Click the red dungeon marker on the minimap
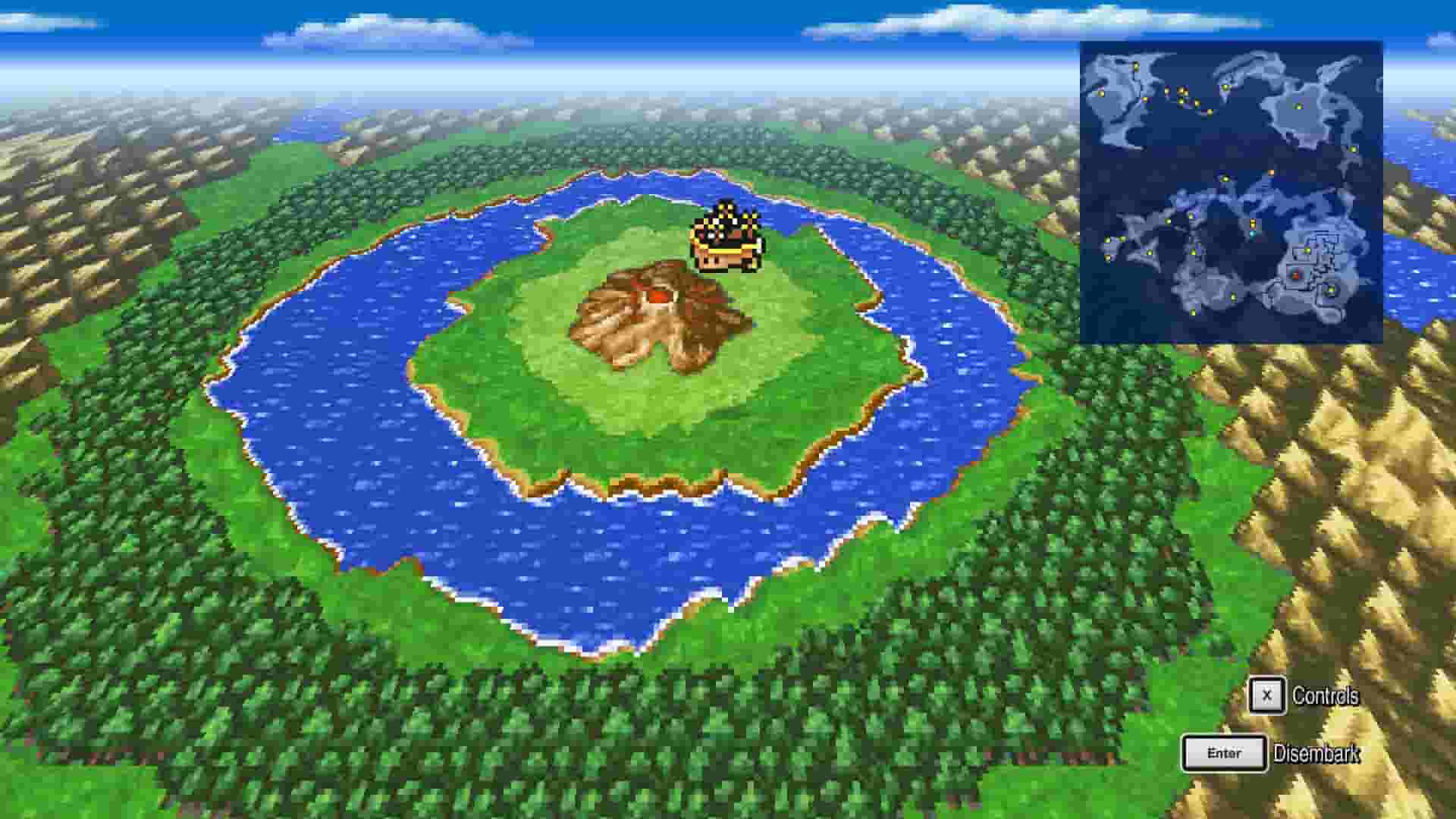This screenshot has width=1456, height=819. point(1295,276)
